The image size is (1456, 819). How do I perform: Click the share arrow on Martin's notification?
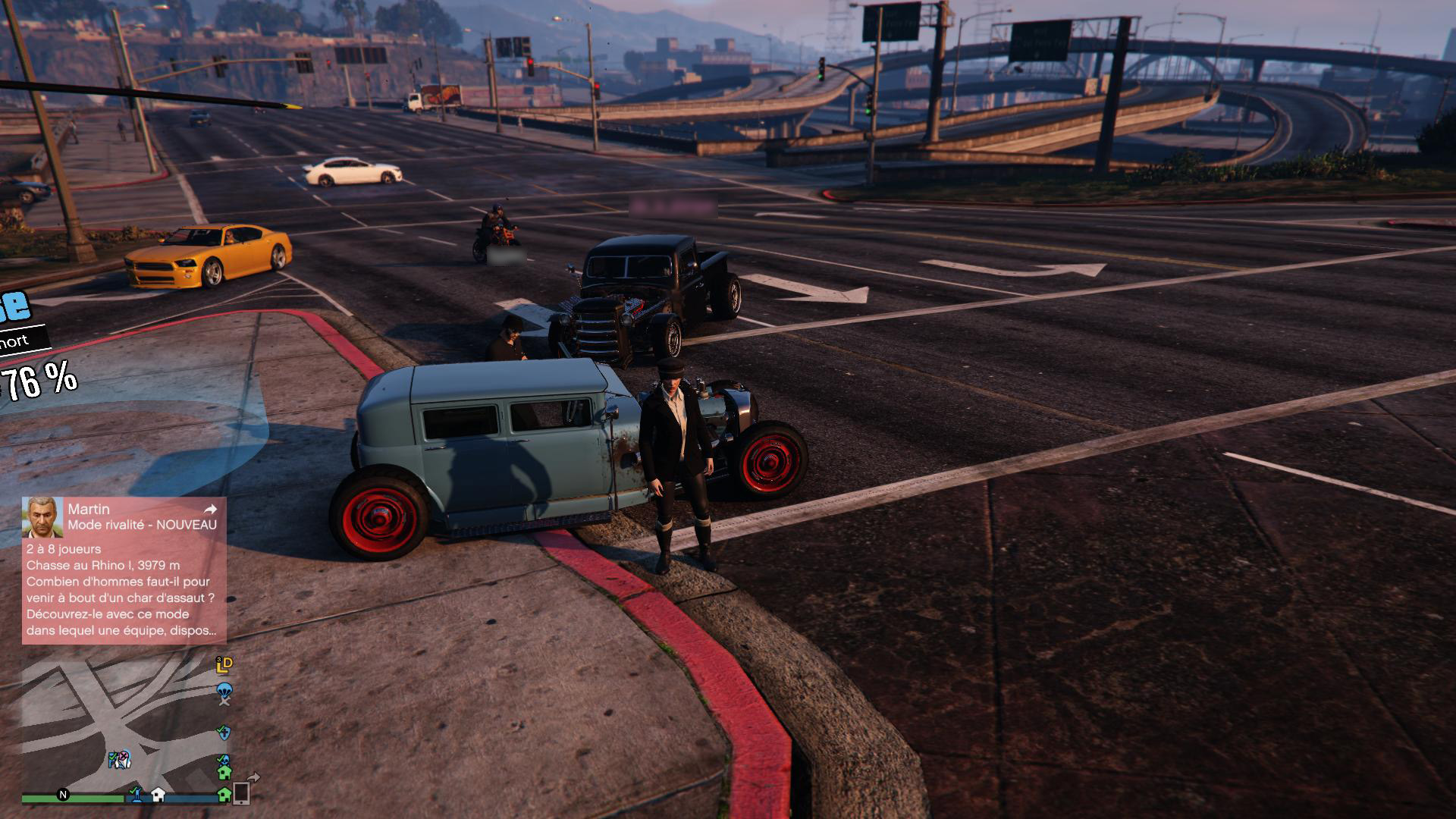[x=211, y=510]
